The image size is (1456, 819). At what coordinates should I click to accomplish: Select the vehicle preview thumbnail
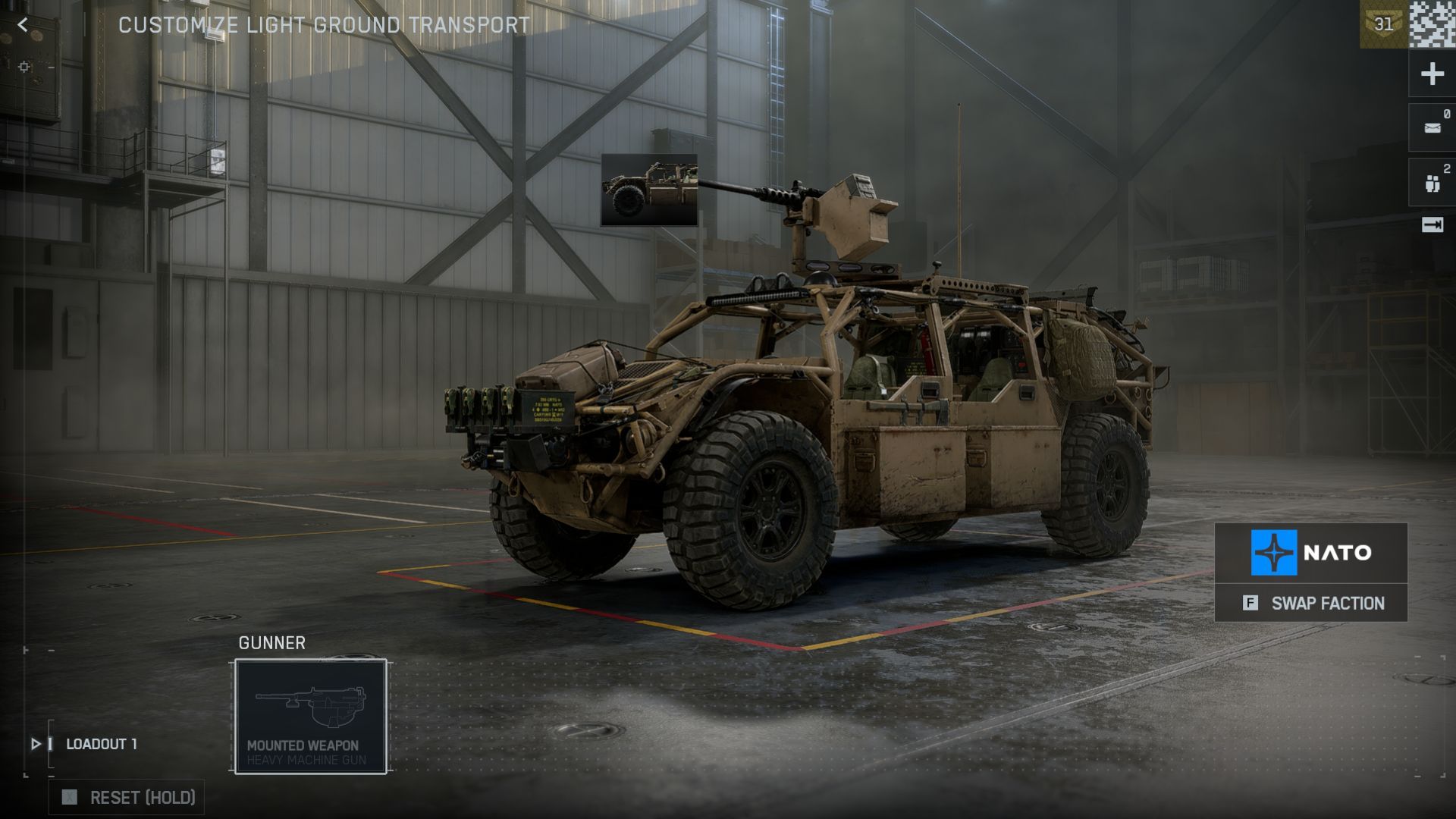coord(649,190)
